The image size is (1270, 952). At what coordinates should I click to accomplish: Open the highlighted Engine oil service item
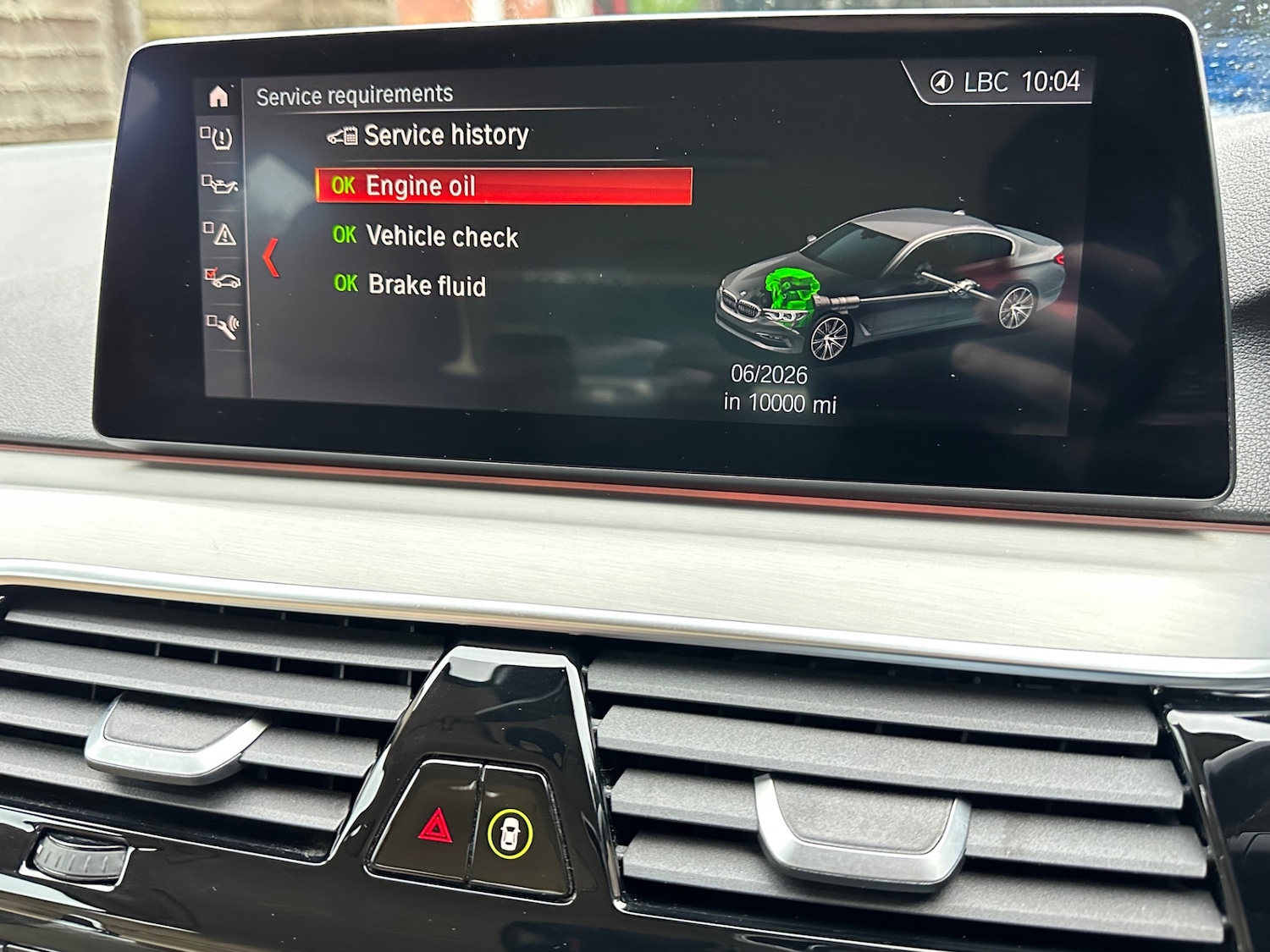(x=421, y=185)
